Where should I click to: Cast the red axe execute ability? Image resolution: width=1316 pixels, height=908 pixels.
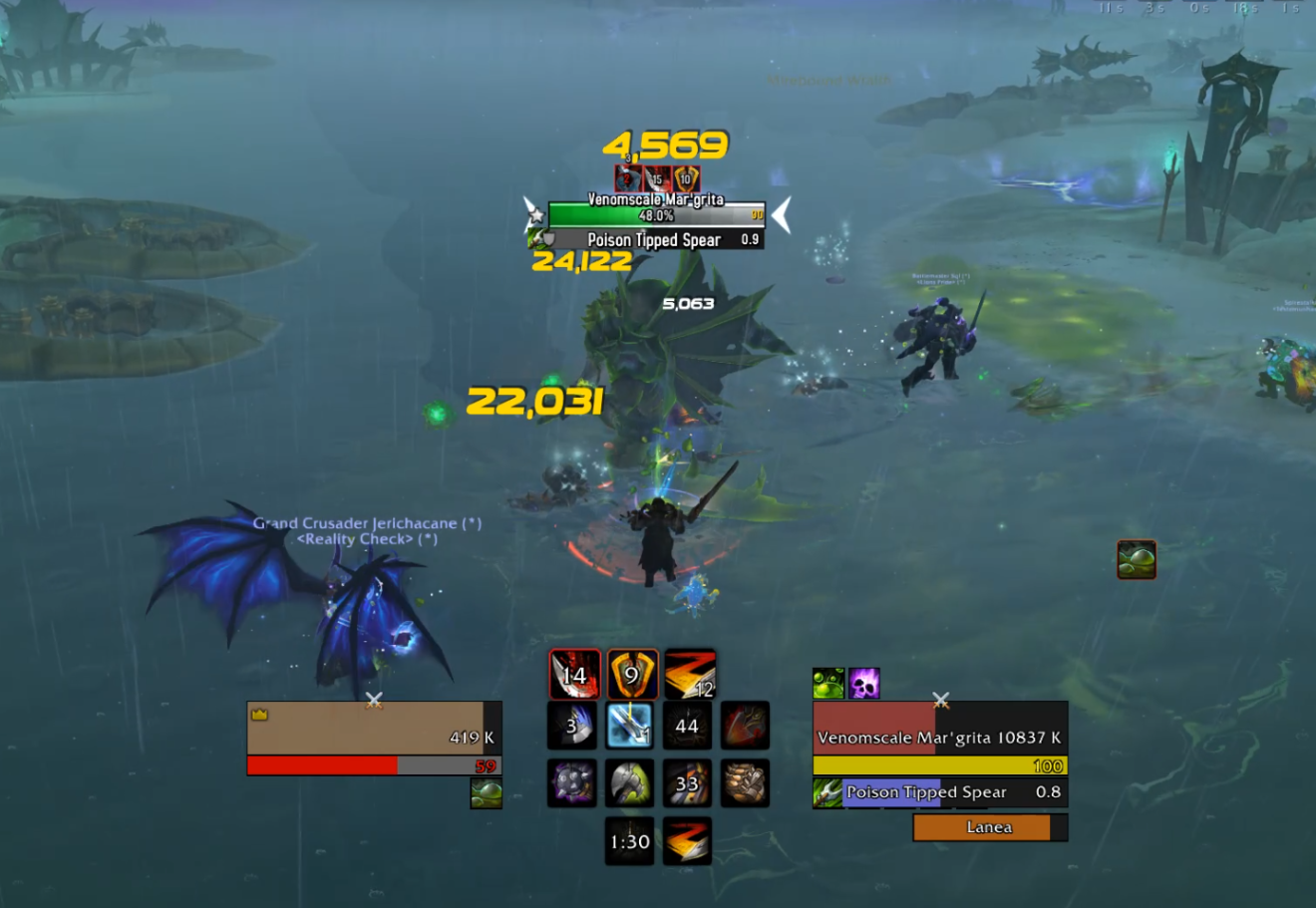click(x=745, y=725)
